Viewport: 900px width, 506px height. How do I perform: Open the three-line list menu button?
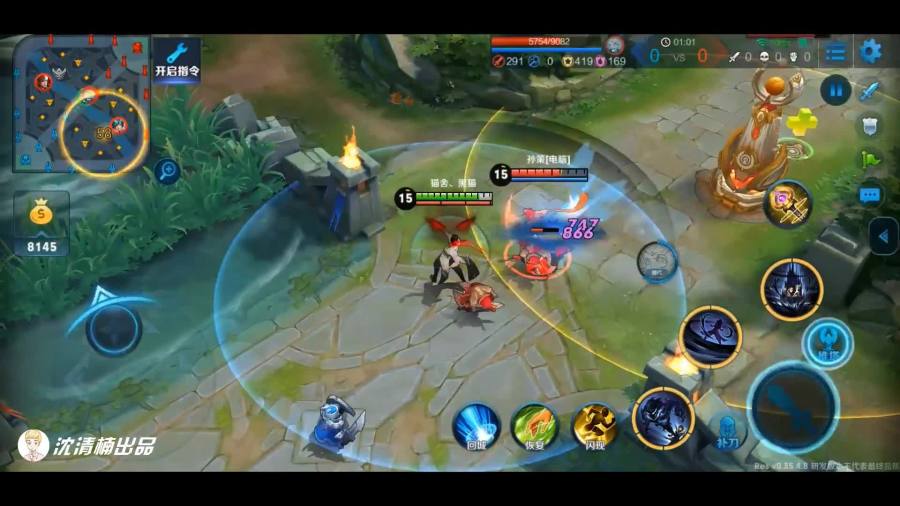click(836, 52)
